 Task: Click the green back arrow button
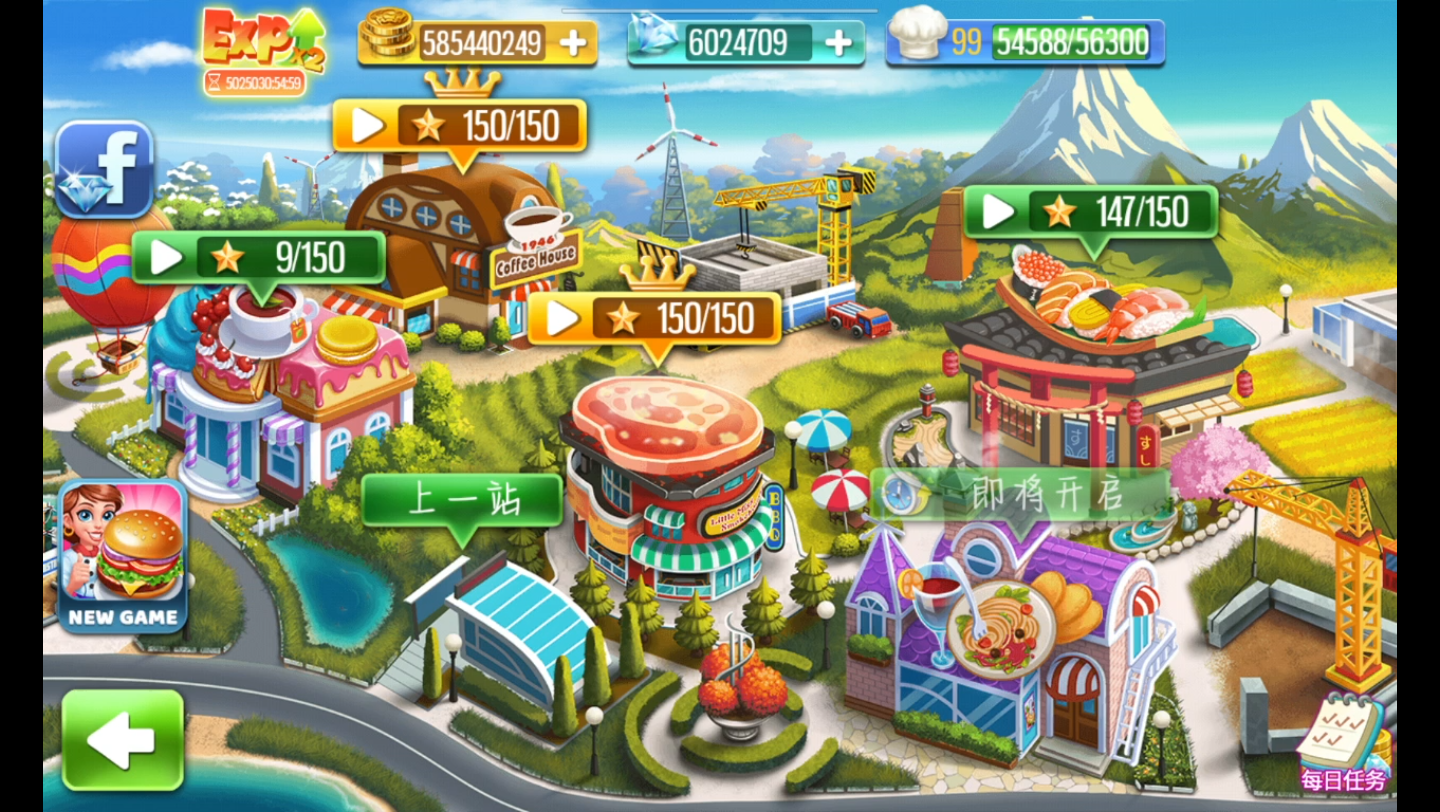pyautogui.click(x=122, y=740)
